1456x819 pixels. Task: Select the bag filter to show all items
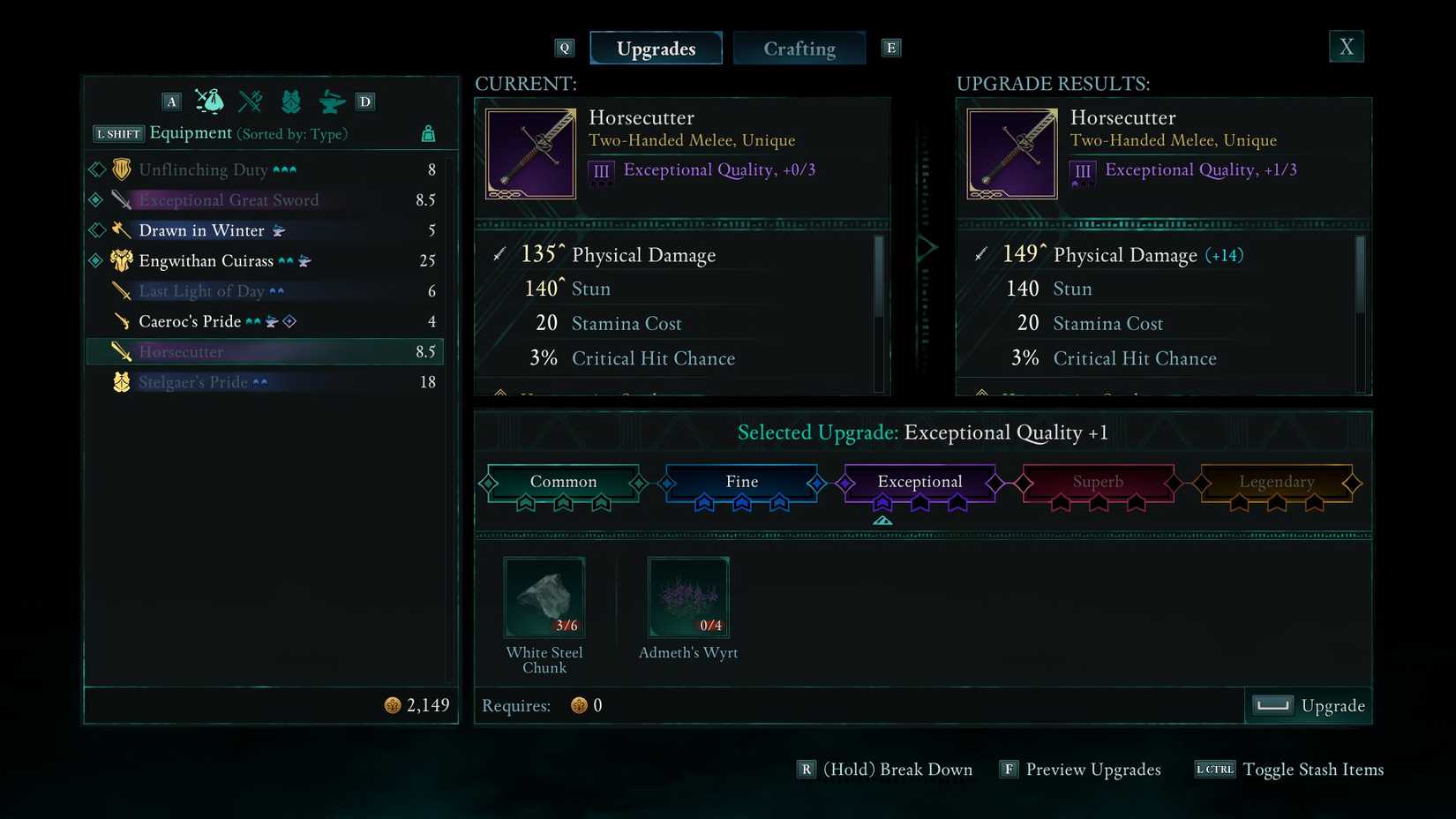tap(209, 101)
